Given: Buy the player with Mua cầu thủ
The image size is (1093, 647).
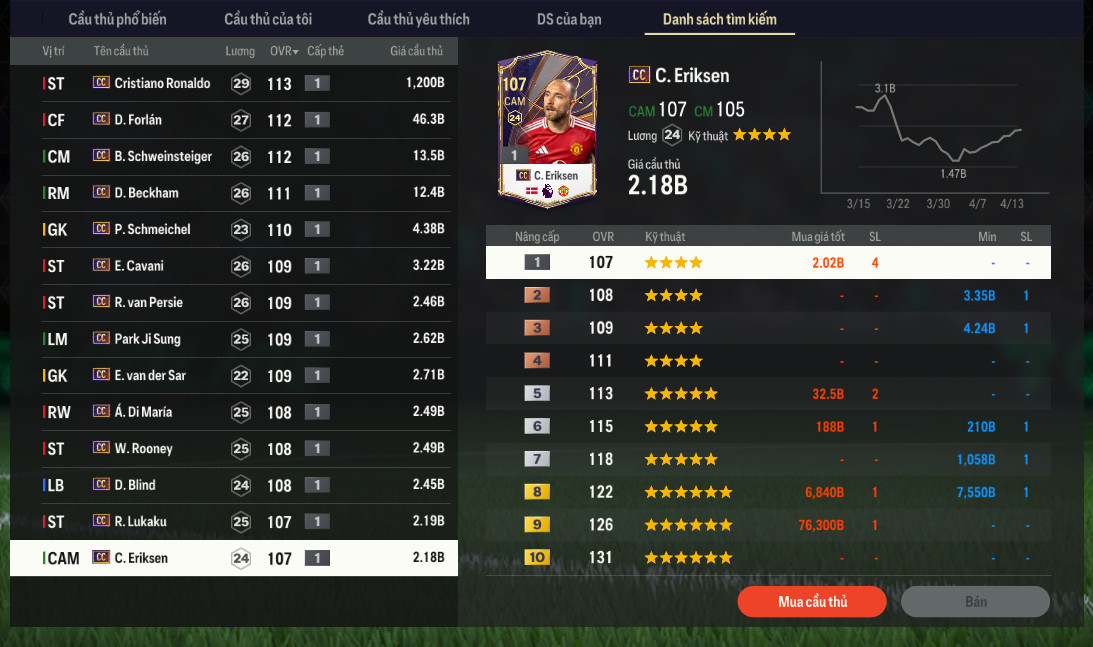Looking at the screenshot, I should 812,601.
